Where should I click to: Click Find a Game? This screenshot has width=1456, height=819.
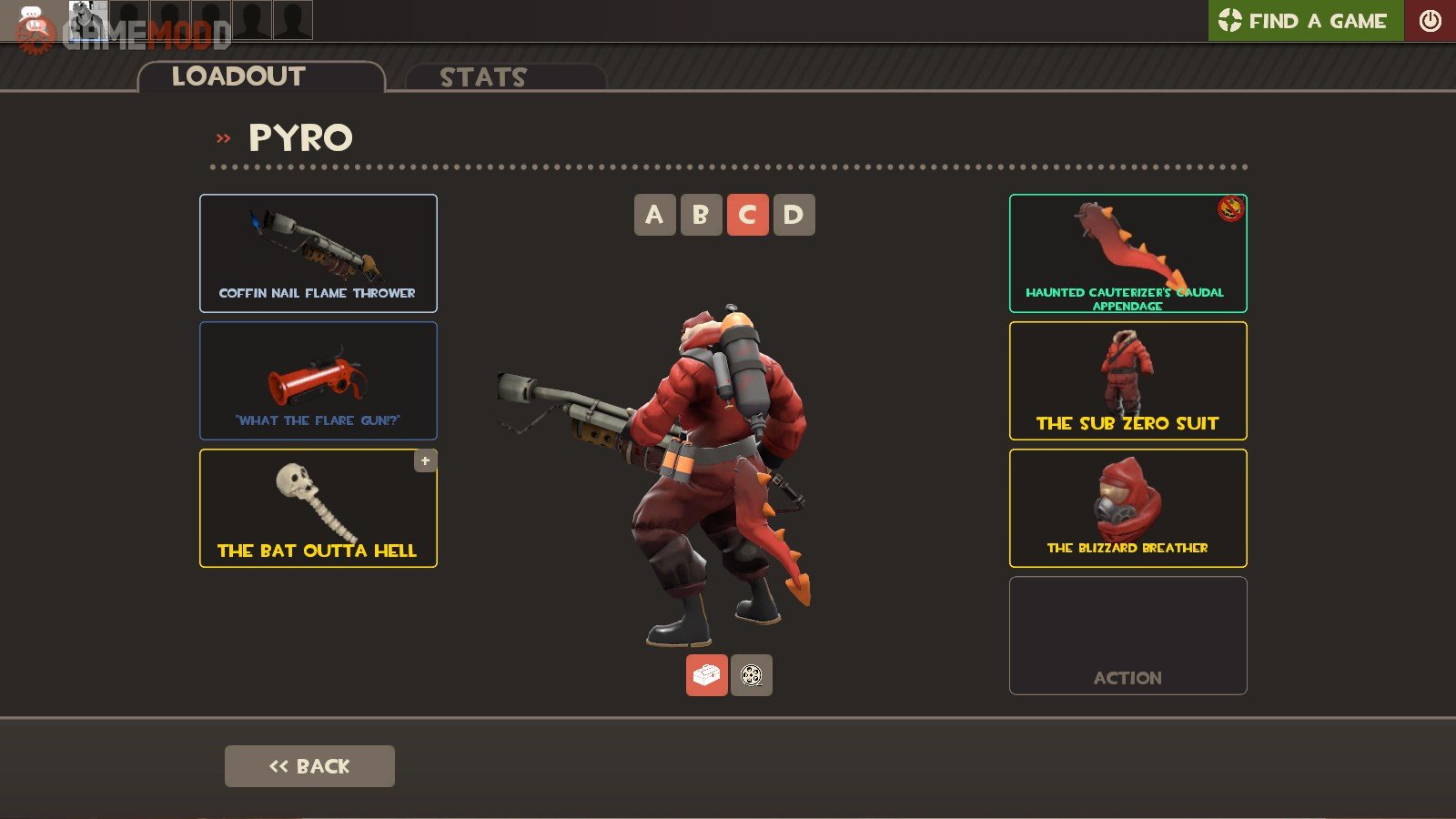point(1306,21)
